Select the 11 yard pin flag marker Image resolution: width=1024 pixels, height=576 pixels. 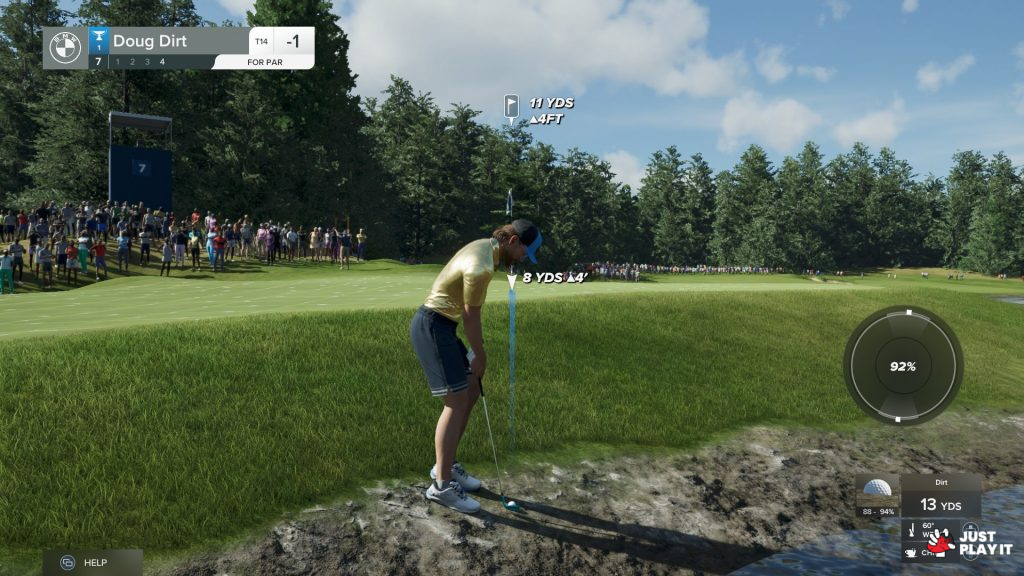click(x=511, y=106)
